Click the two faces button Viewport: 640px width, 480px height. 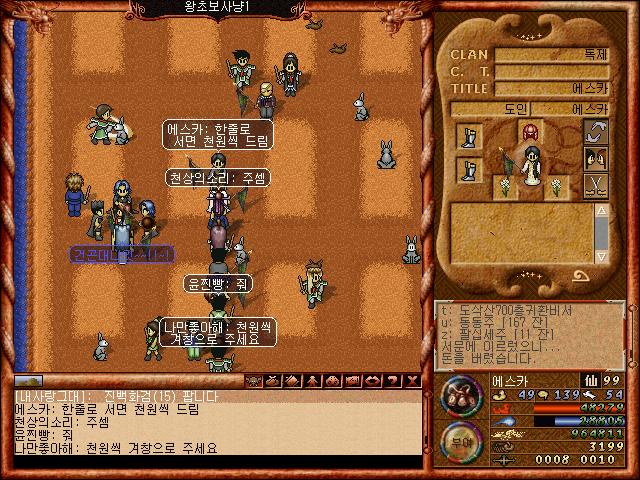point(596,159)
